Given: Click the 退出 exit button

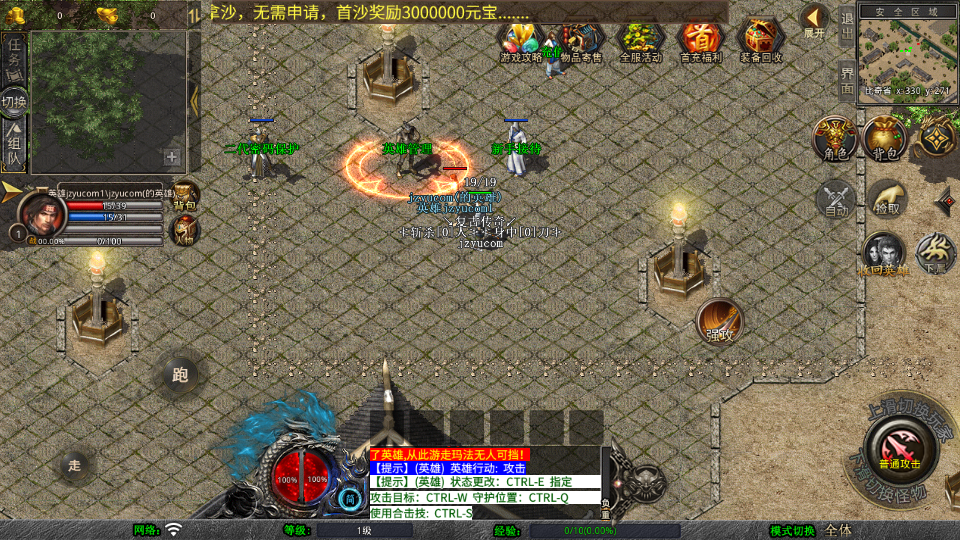Looking at the screenshot, I should (846, 26).
